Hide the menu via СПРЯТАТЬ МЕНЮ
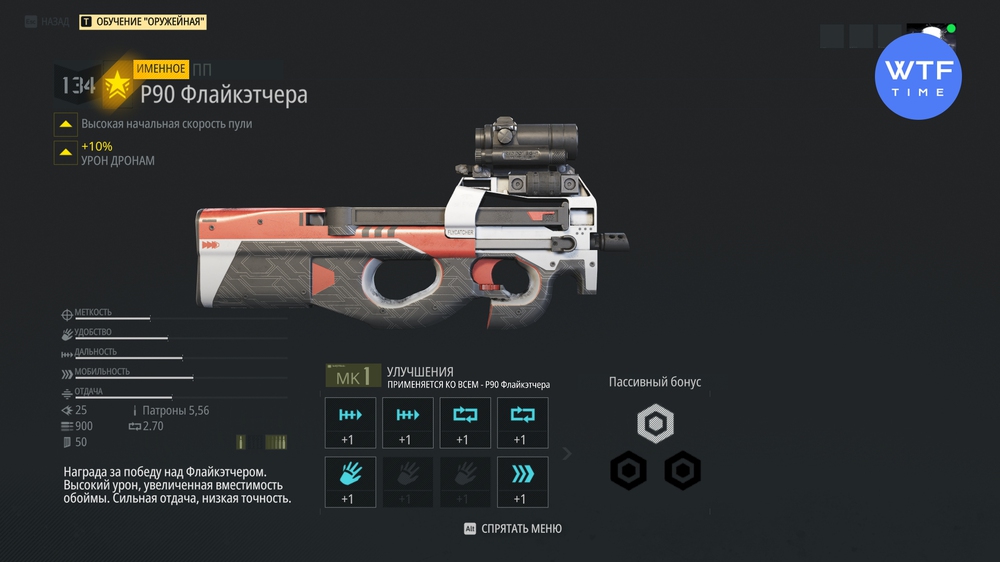Viewport: 1000px width, 562px height. [512, 528]
